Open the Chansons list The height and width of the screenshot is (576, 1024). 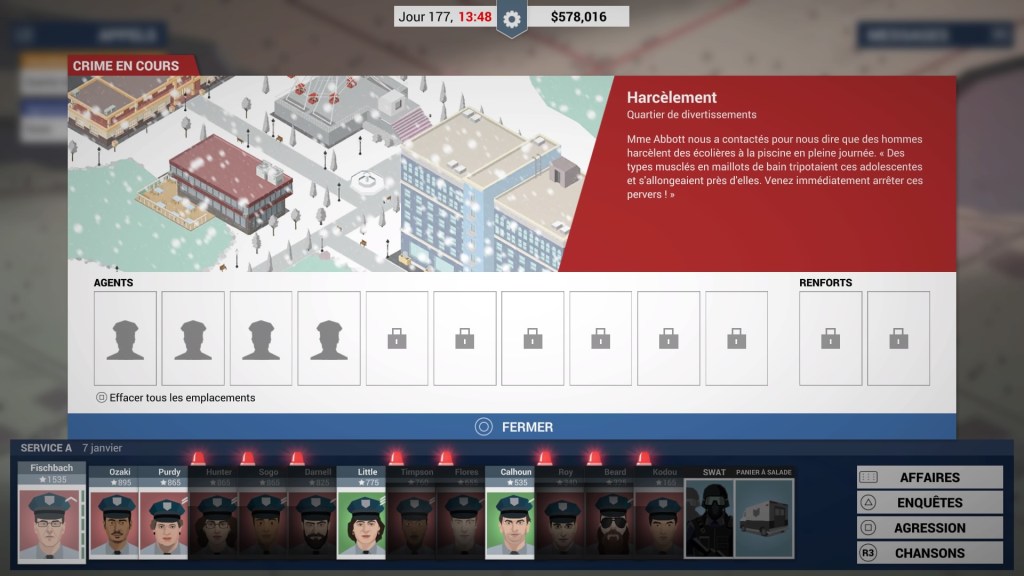930,553
